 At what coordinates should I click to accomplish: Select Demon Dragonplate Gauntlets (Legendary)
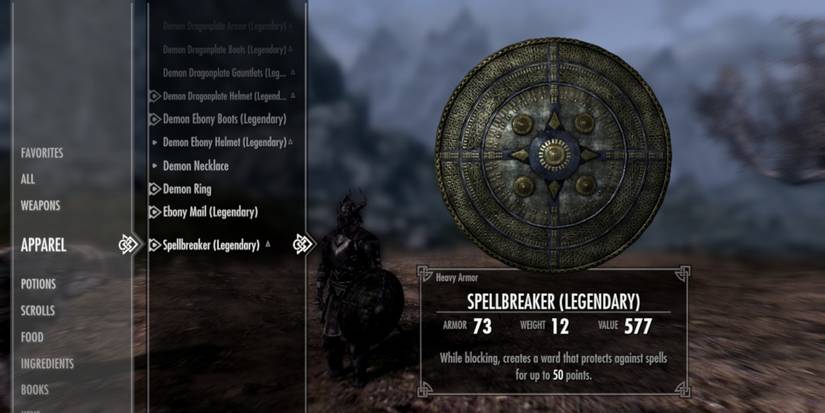[x=226, y=73]
